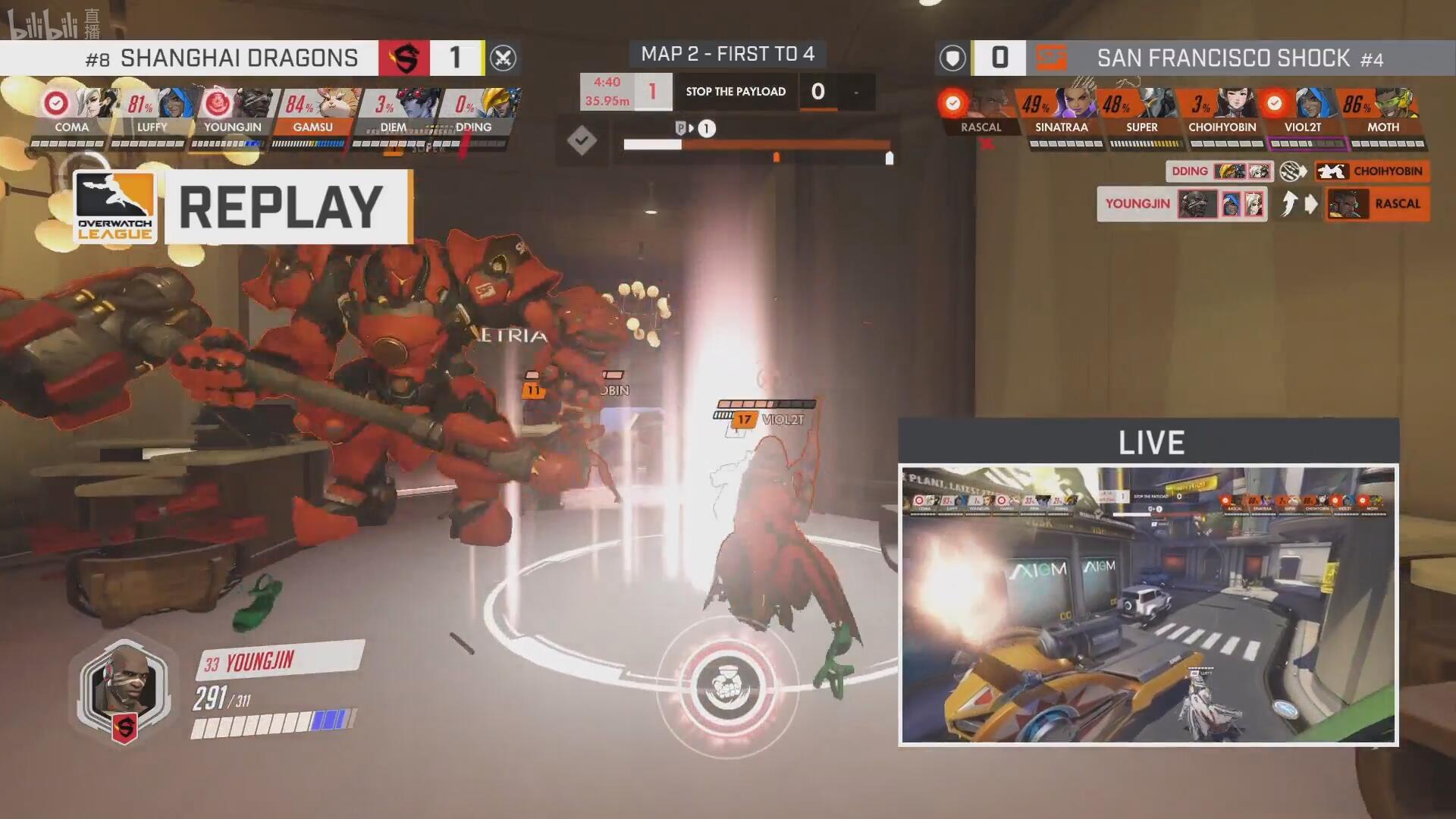The height and width of the screenshot is (819, 1456).
Task: Select DDING's player card
Action: [x=474, y=114]
